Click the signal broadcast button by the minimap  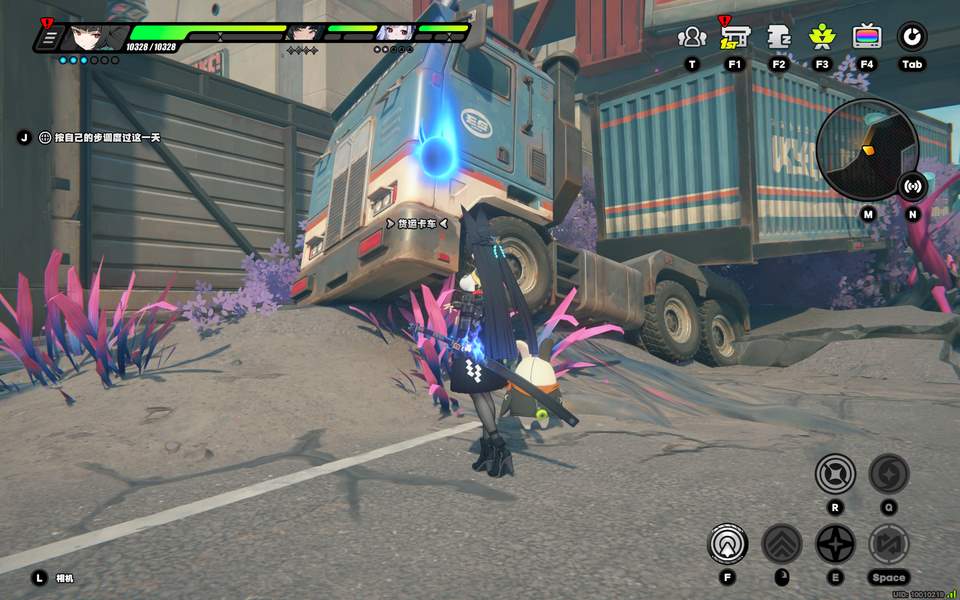[912, 185]
